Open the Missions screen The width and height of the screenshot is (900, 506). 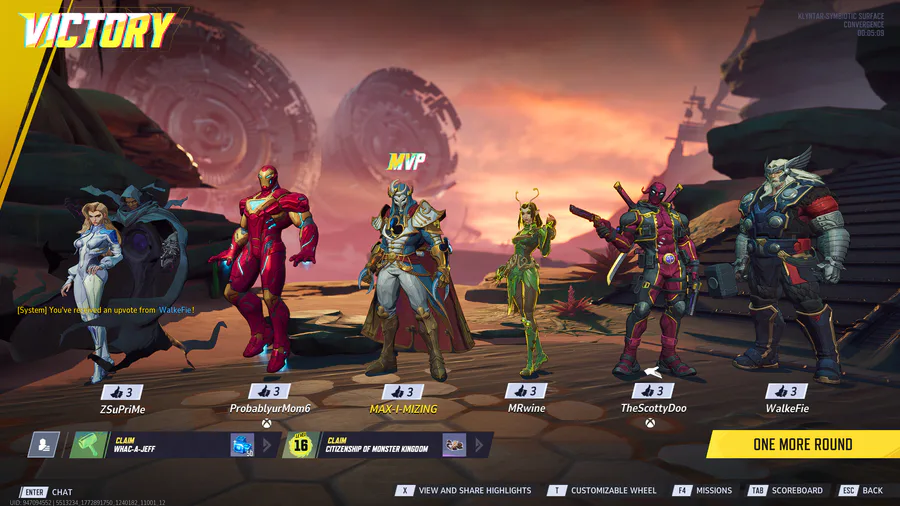click(x=703, y=491)
